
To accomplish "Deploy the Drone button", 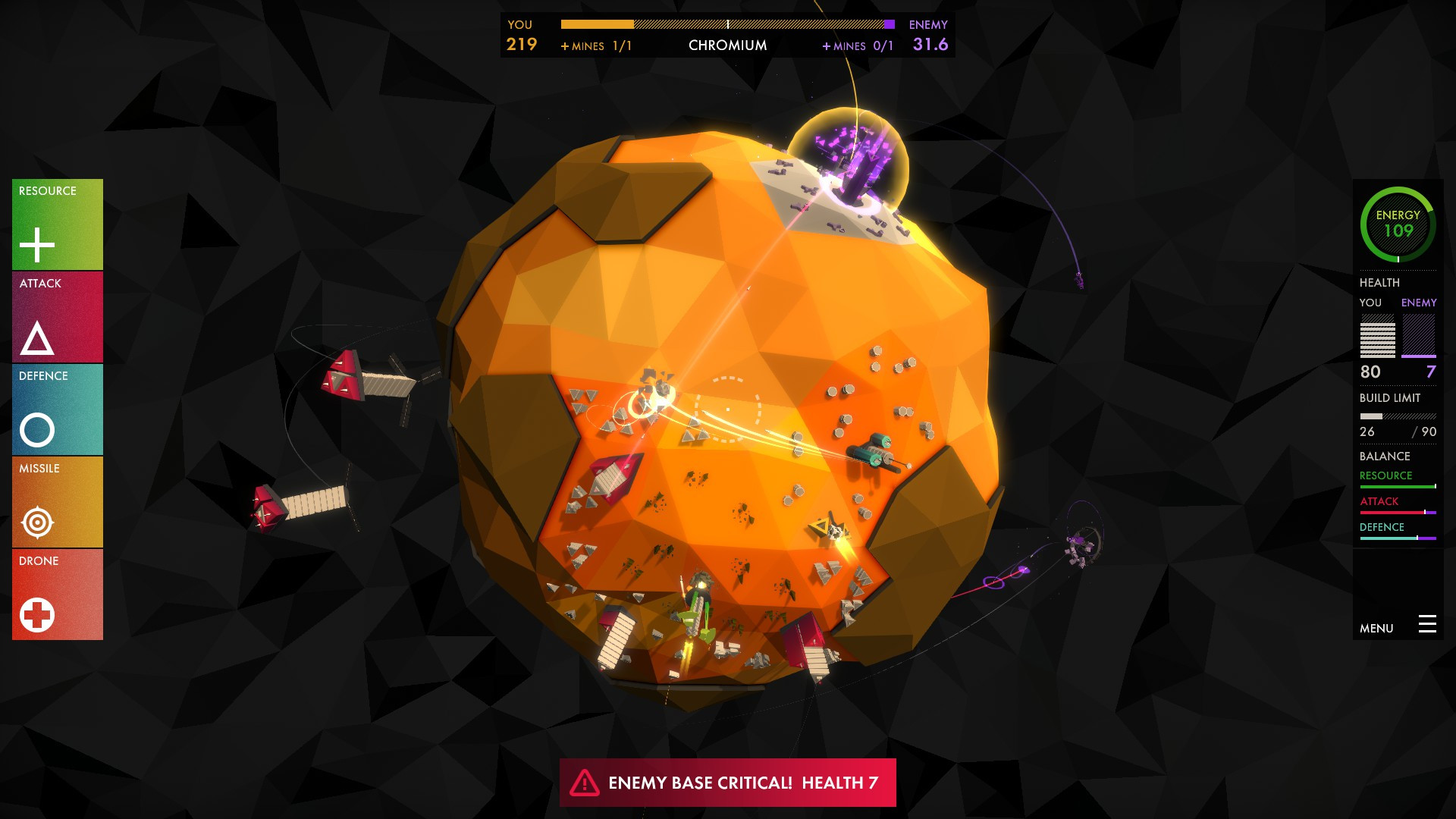I will [x=58, y=595].
